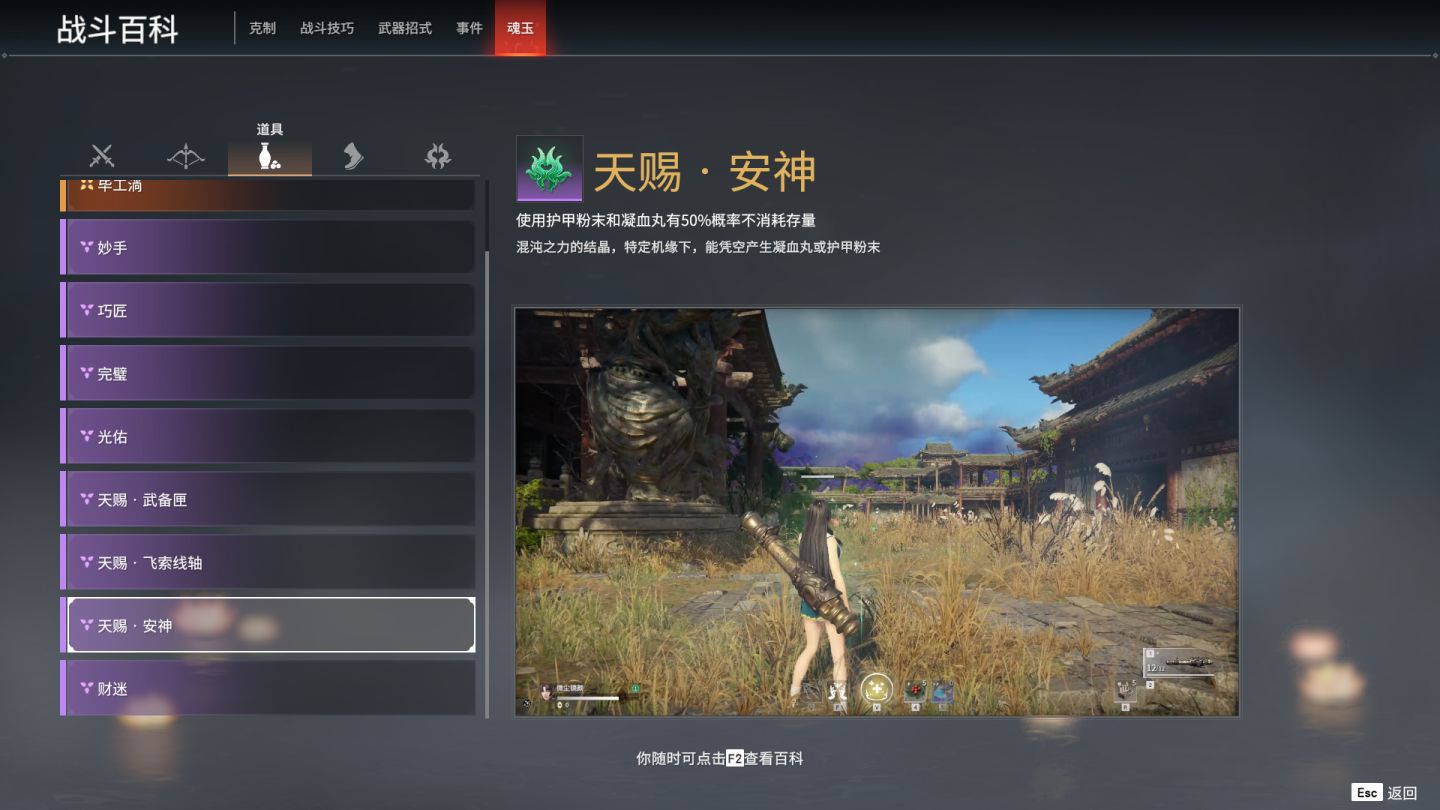Open the 武器招式 section
The width and height of the screenshot is (1440, 810).
(404, 28)
